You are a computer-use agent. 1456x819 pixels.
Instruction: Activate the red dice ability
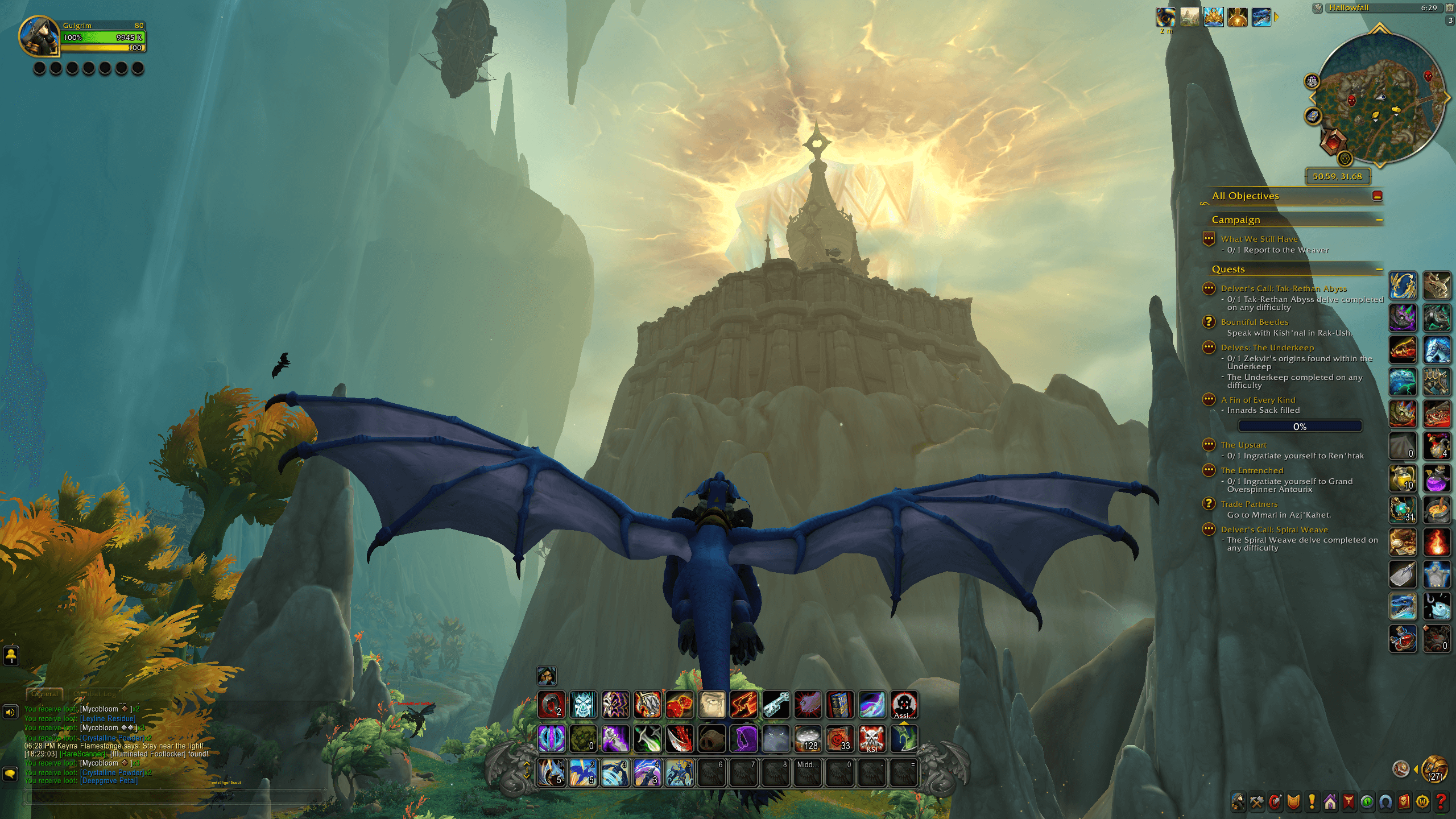680,705
